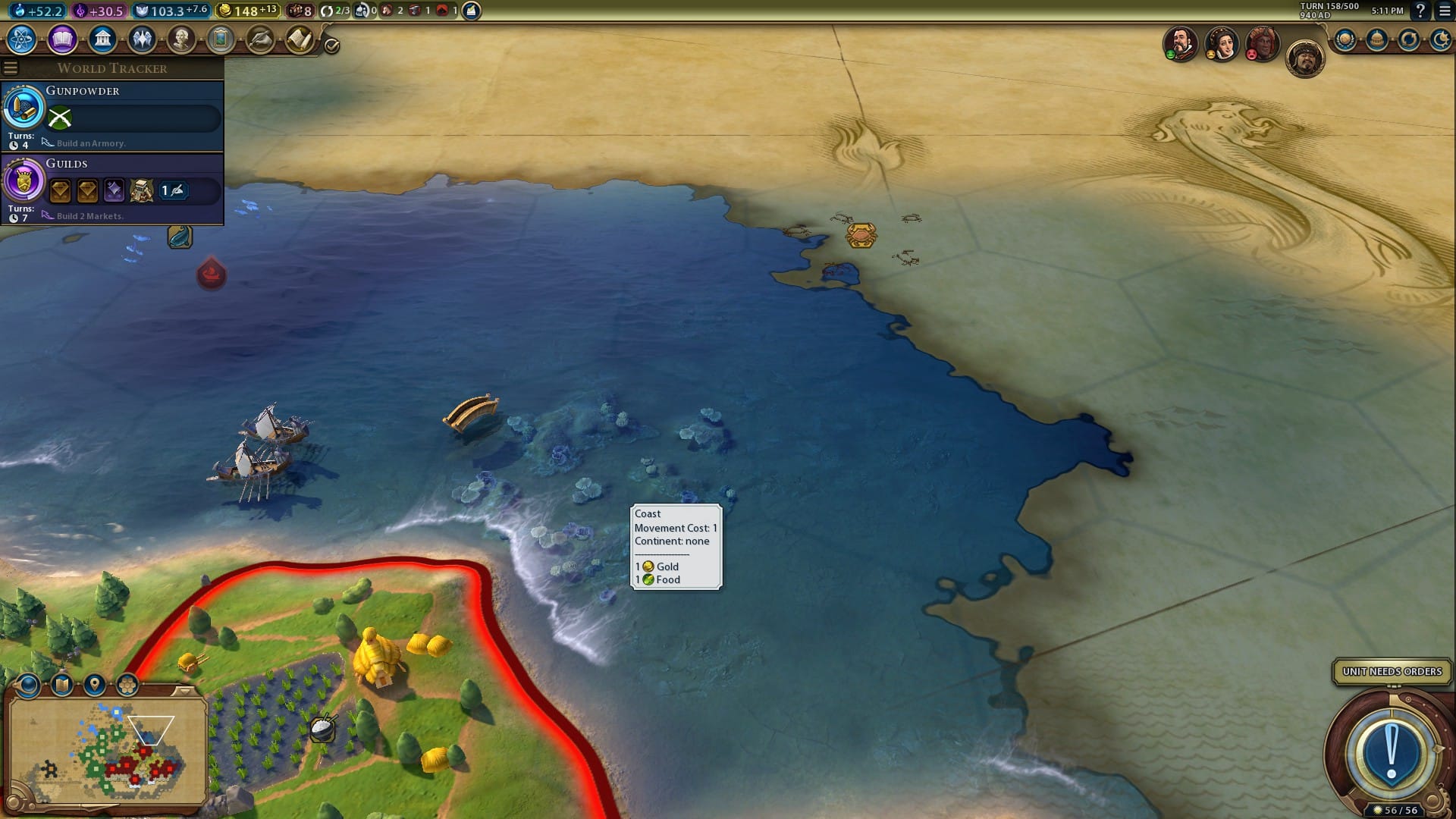
Task: View the Great People screen
Action: (x=181, y=39)
